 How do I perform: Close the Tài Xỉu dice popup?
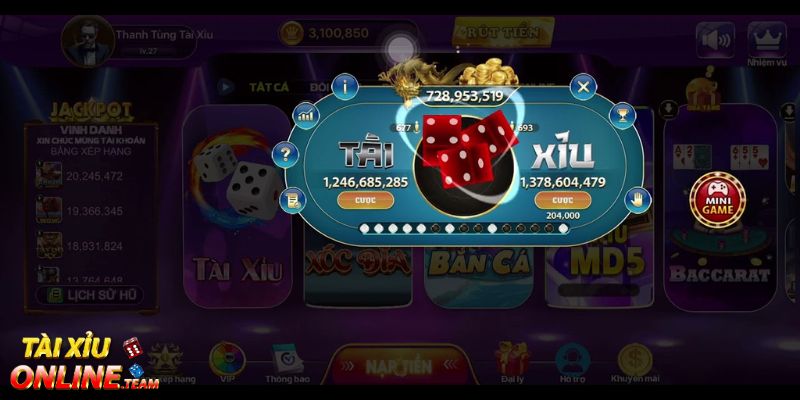584,86
